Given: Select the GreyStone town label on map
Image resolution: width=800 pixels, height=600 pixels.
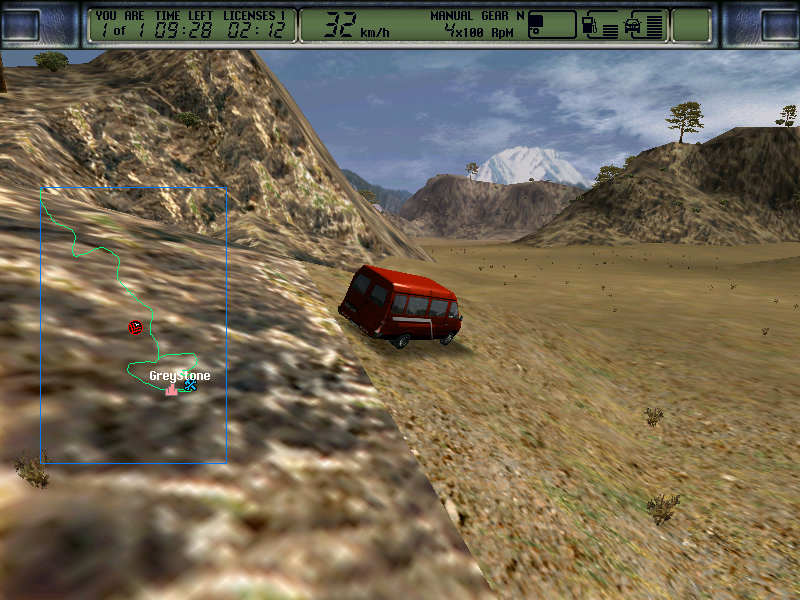Looking at the screenshot, I should 179,376.
